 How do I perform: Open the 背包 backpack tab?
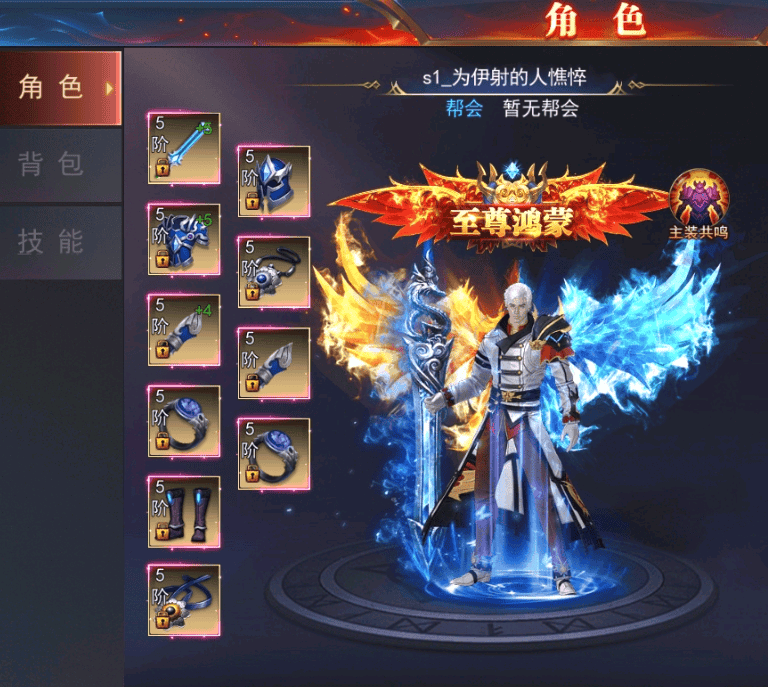point(60,165)
